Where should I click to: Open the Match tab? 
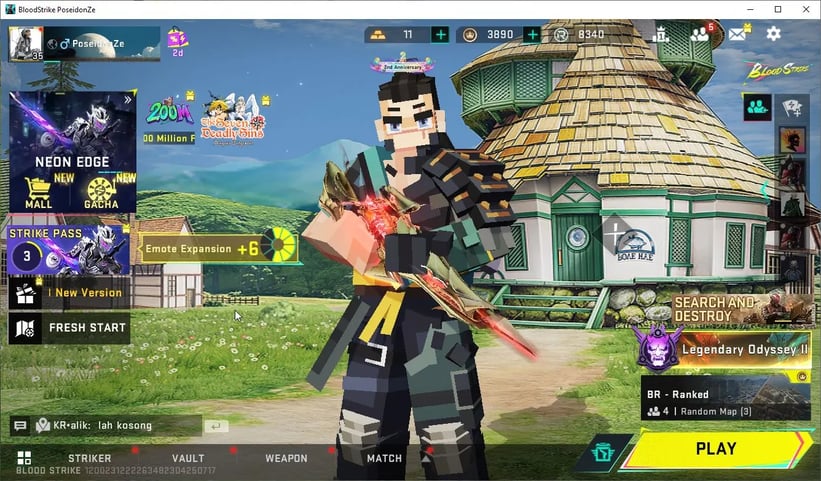tap(384, 458)
